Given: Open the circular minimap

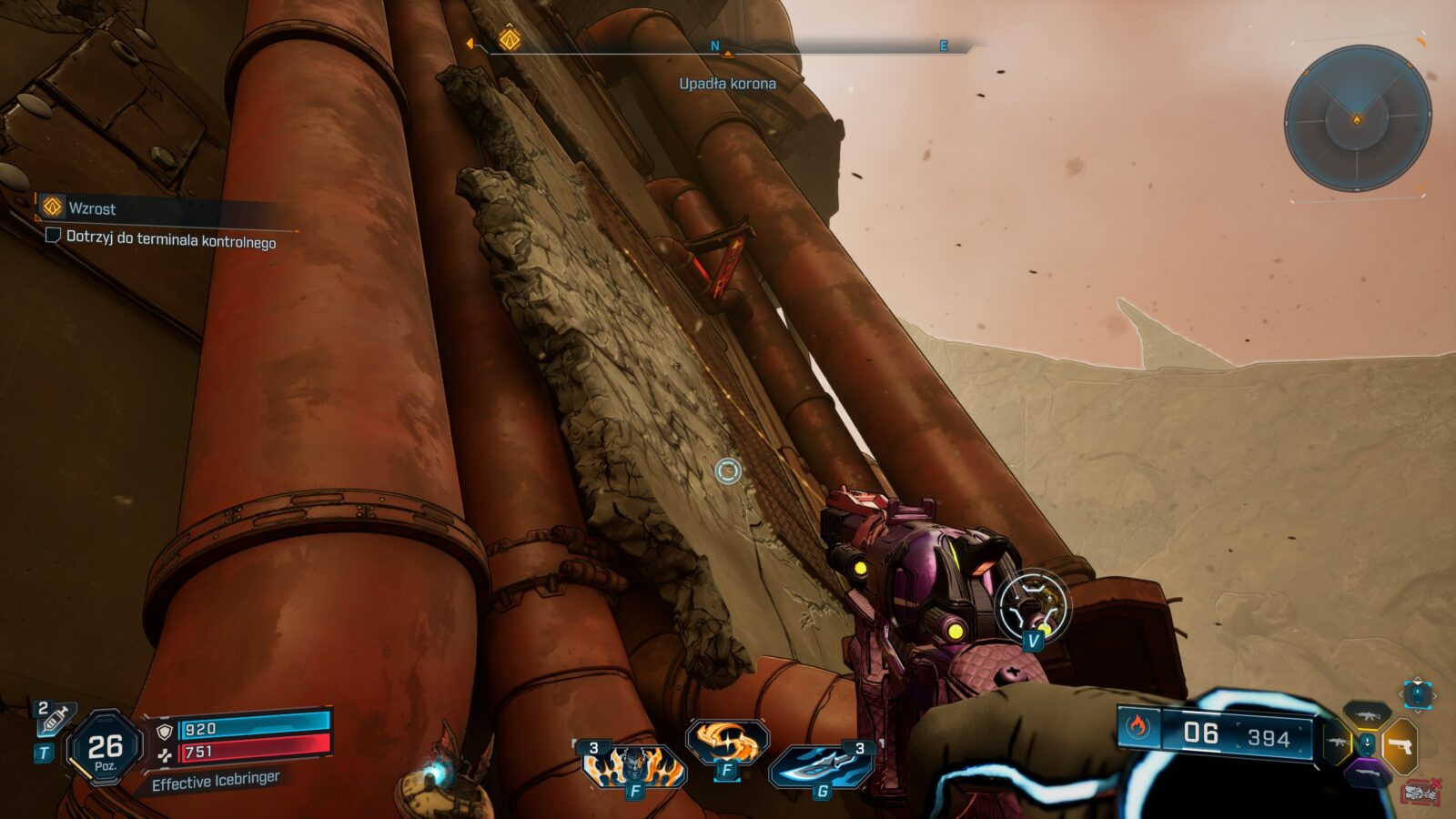Looking at the screenshot, I should point(1357,118).
